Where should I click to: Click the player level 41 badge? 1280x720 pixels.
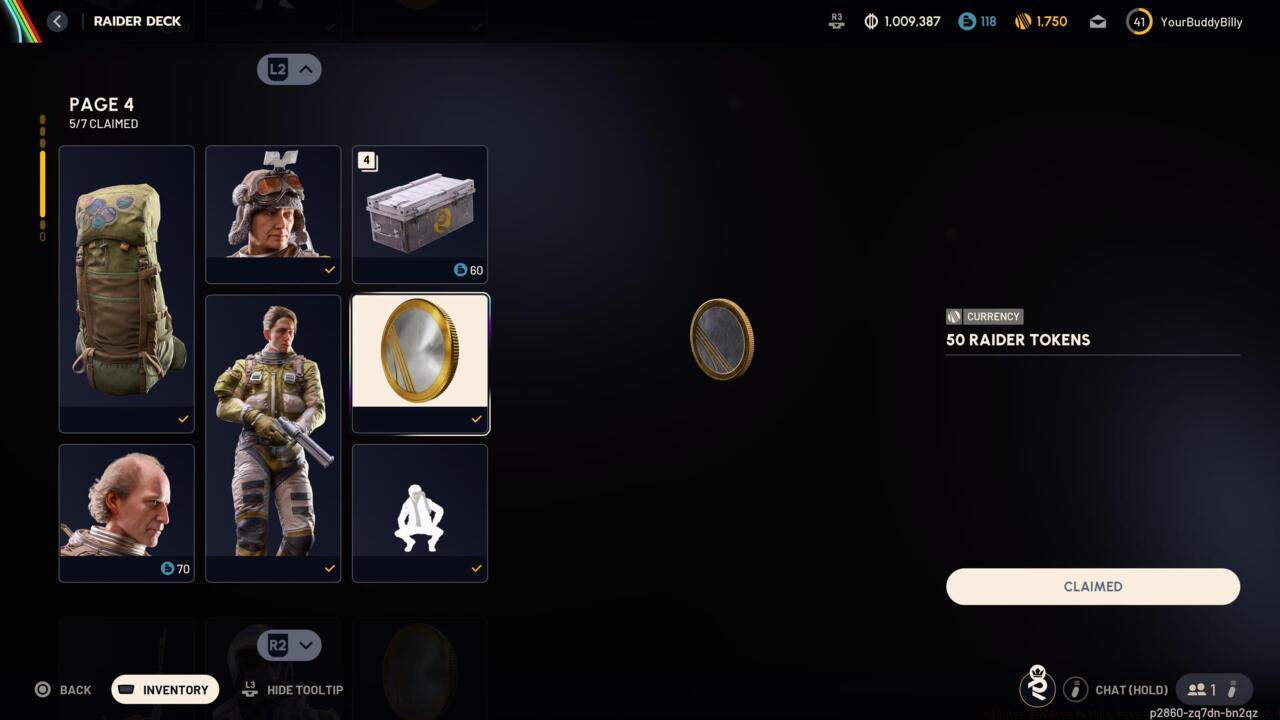click(x=1138, y=20)
